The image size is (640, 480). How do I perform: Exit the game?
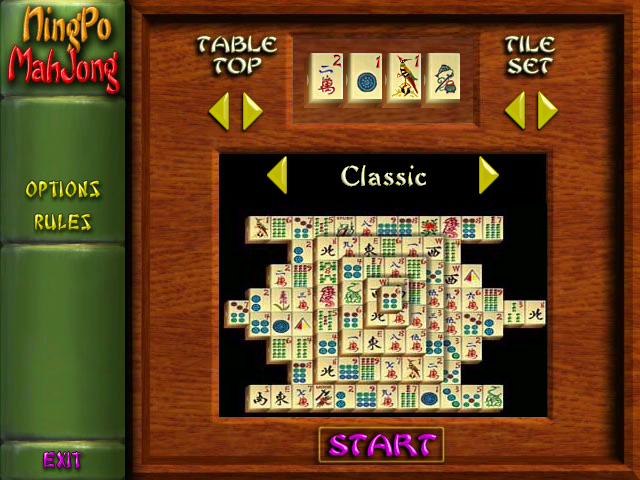coord(62,461)
